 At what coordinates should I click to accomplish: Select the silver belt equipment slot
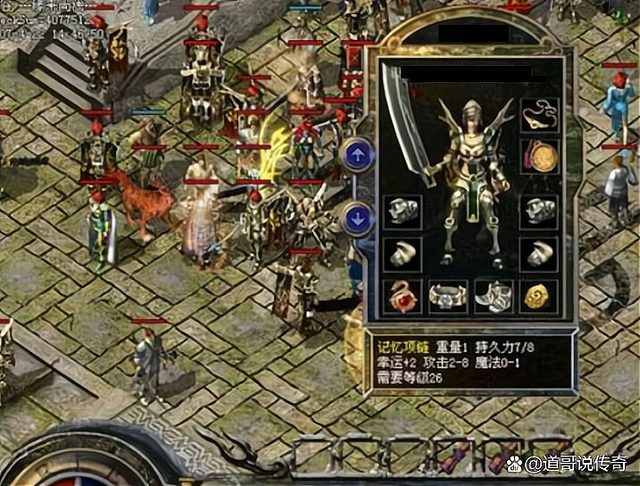(447, 296)
